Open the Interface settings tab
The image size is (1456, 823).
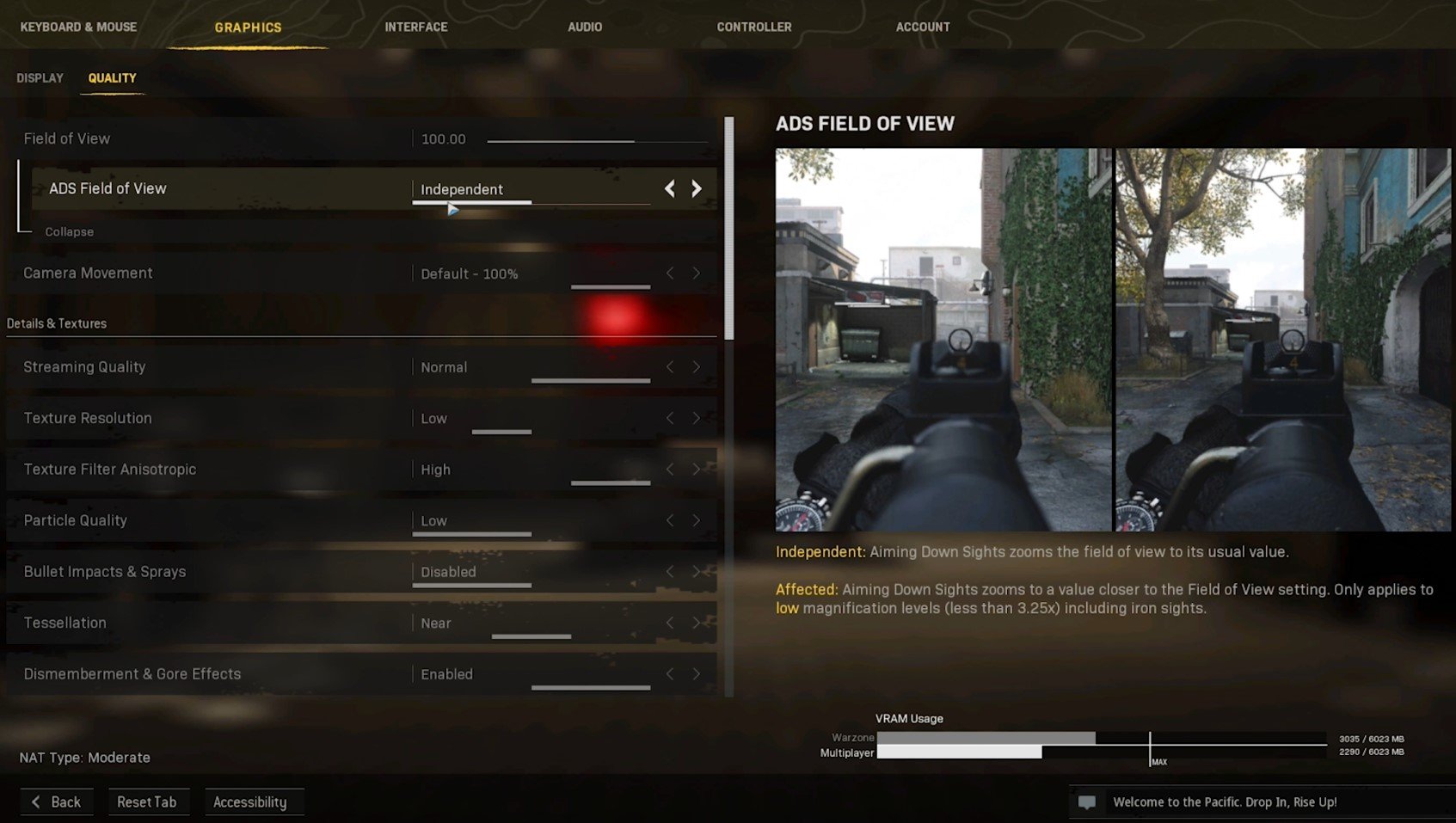[x=416, y=27]
